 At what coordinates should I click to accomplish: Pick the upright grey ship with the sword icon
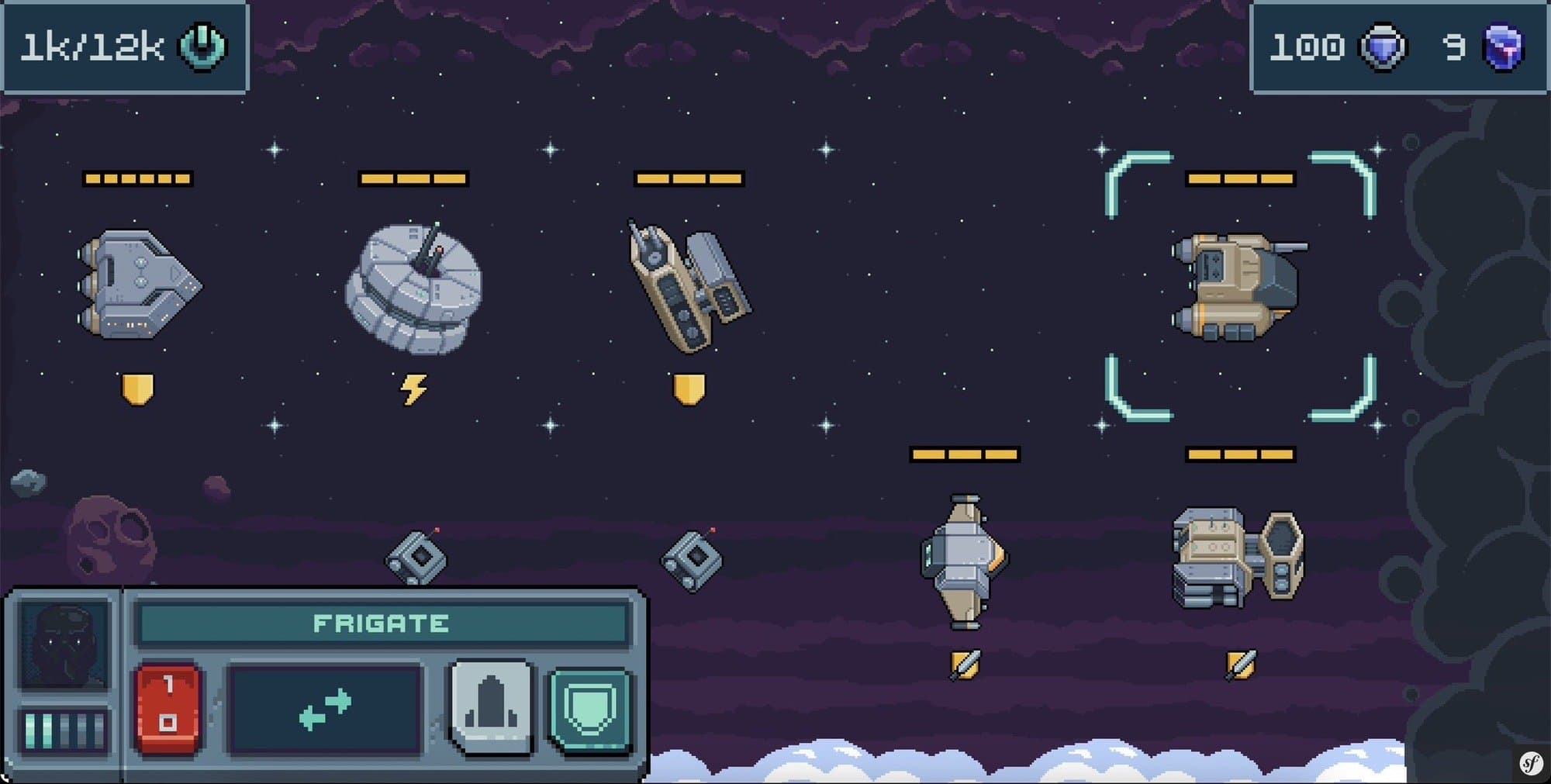(x=963, y=561)
